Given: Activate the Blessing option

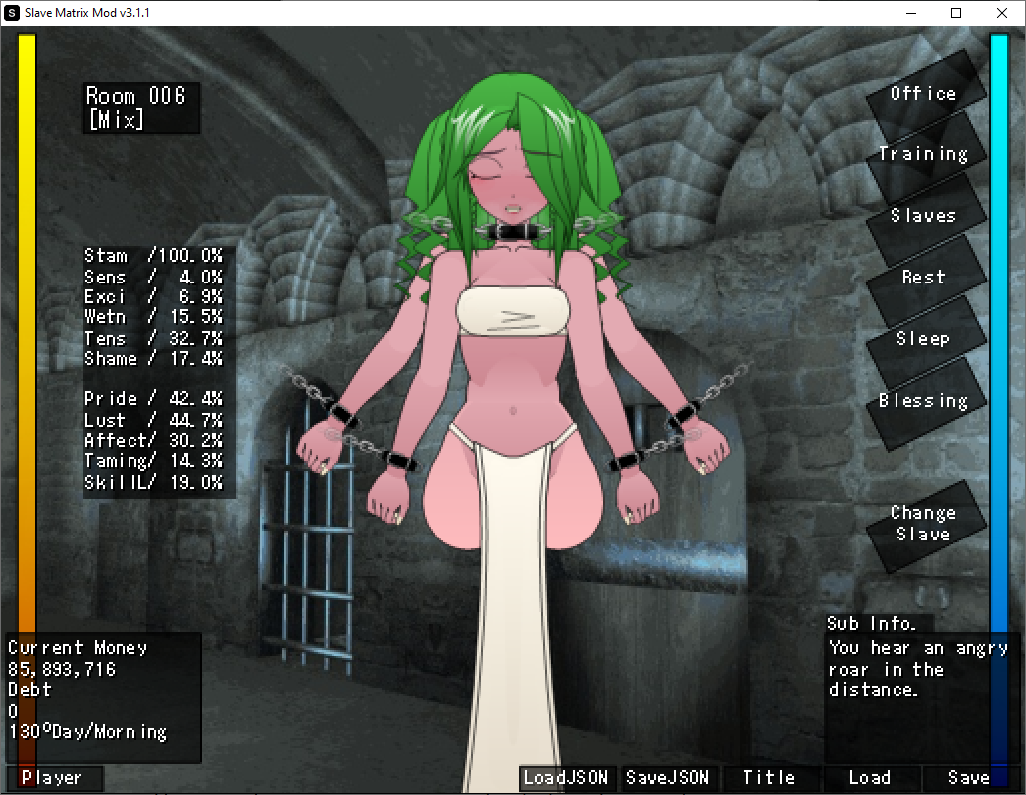Looking at the screenshot, I should [923, 401].
